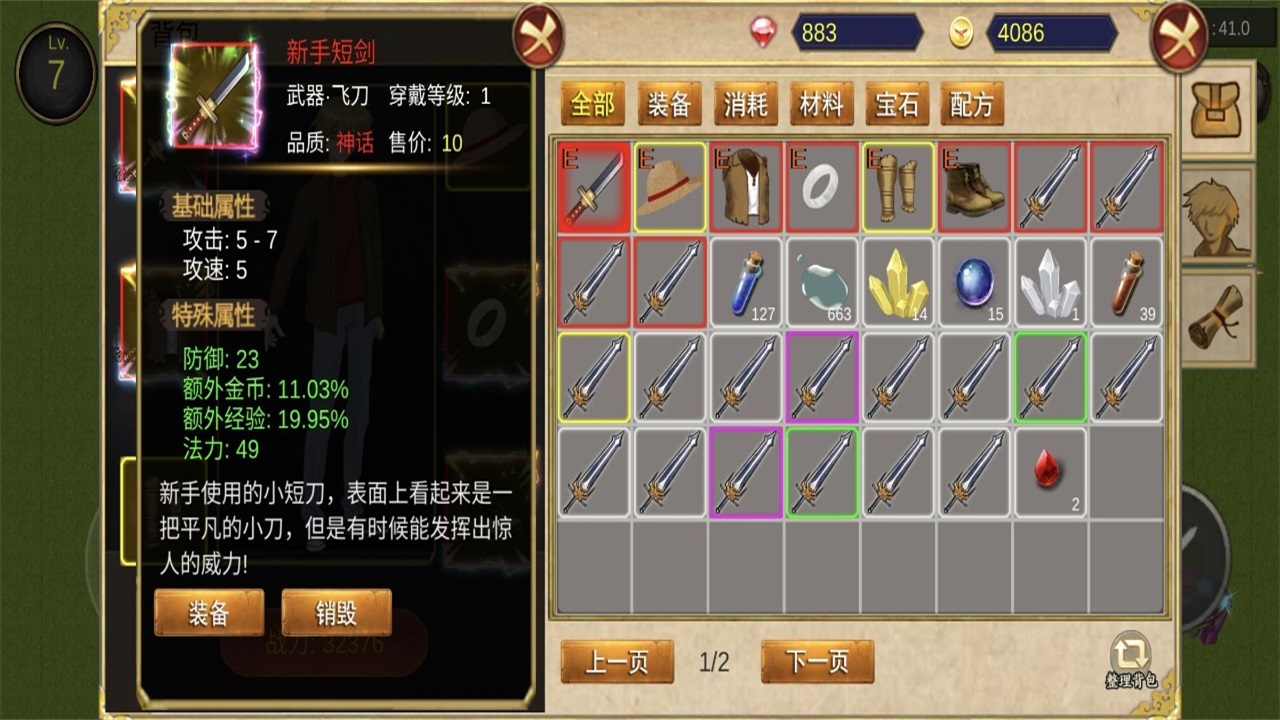The image size is (1280, 720).
Task: Select the equipped white ring slot
Action: pyautogui.click(x=822, y=187)
